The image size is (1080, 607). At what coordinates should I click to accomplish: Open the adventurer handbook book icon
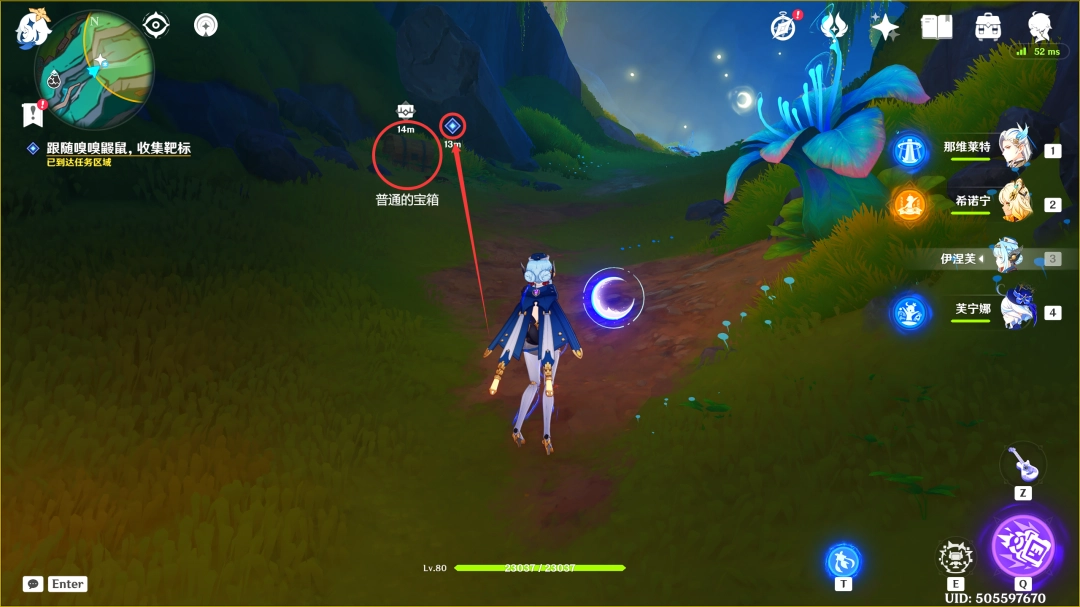(x=936, y=27)
